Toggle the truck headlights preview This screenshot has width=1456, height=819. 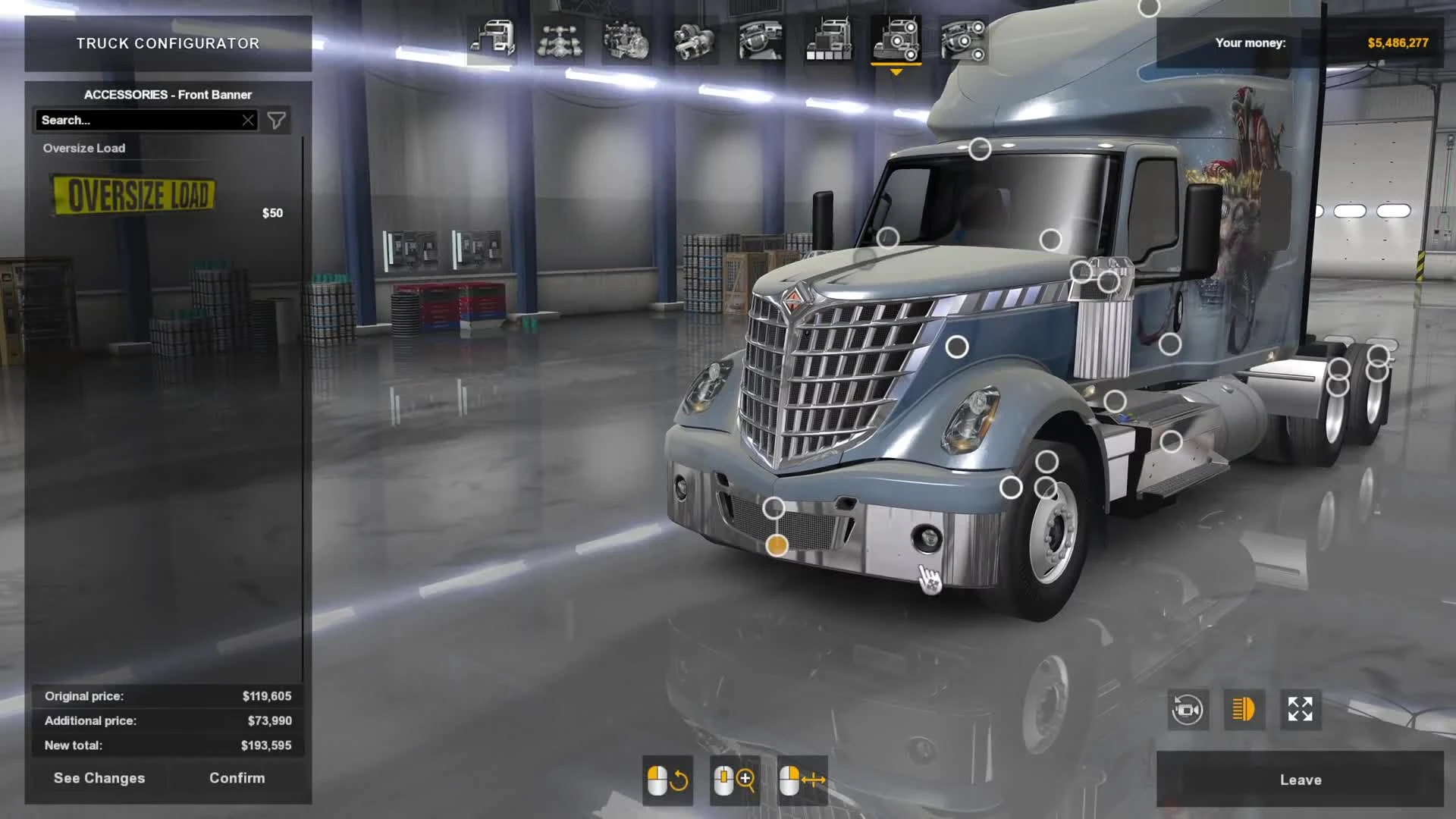coord(1243,710)
